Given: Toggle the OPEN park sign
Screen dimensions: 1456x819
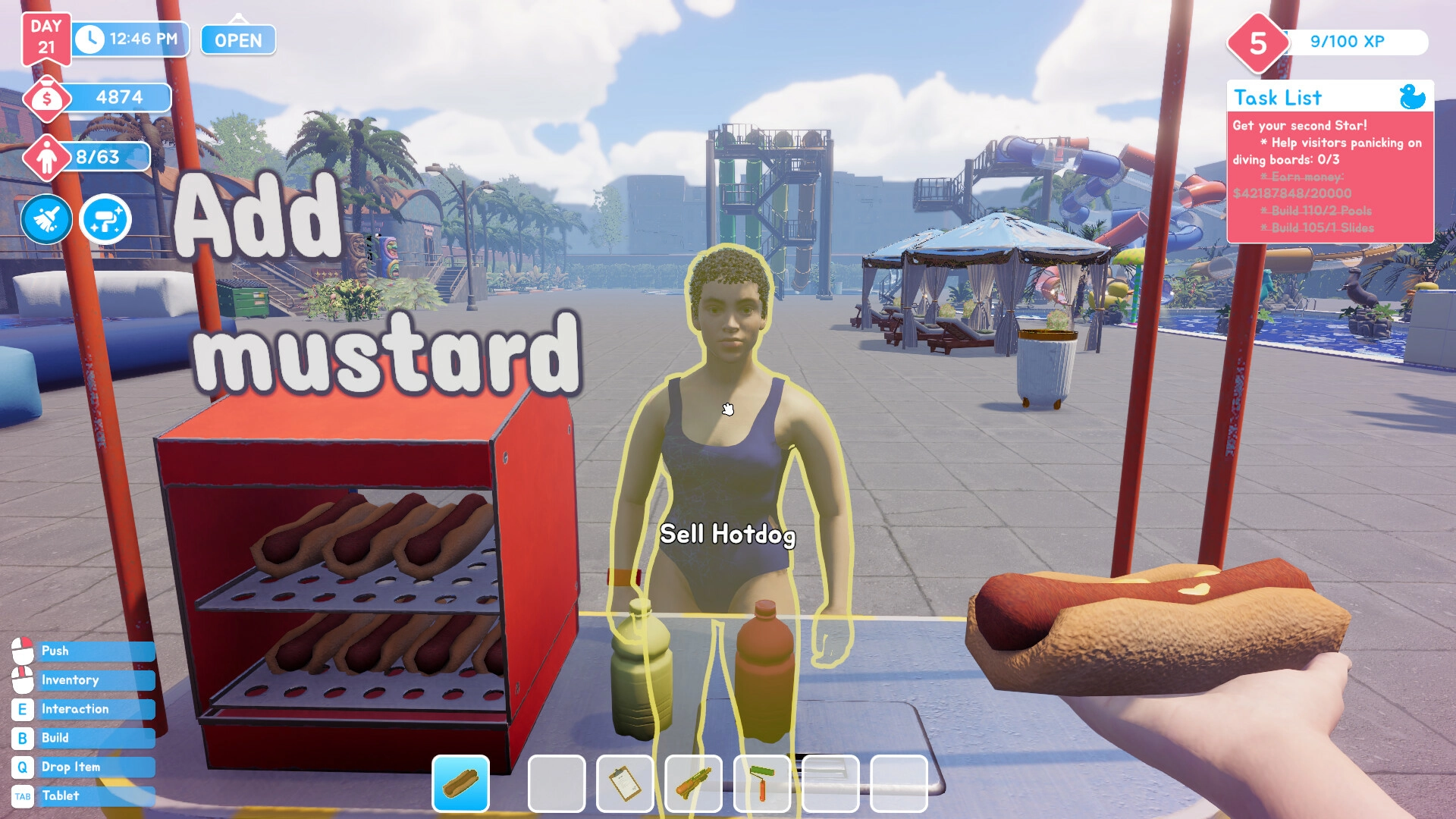Looking at the screenshot, I should 238,40.
